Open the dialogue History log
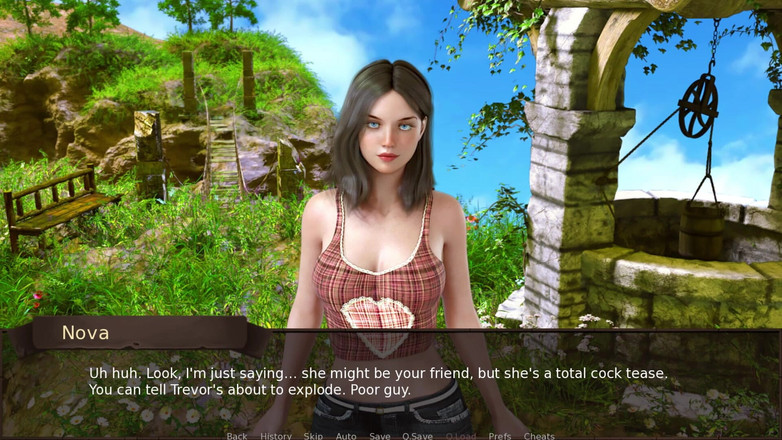Viewport: 782px width, 440px height. 276,435
